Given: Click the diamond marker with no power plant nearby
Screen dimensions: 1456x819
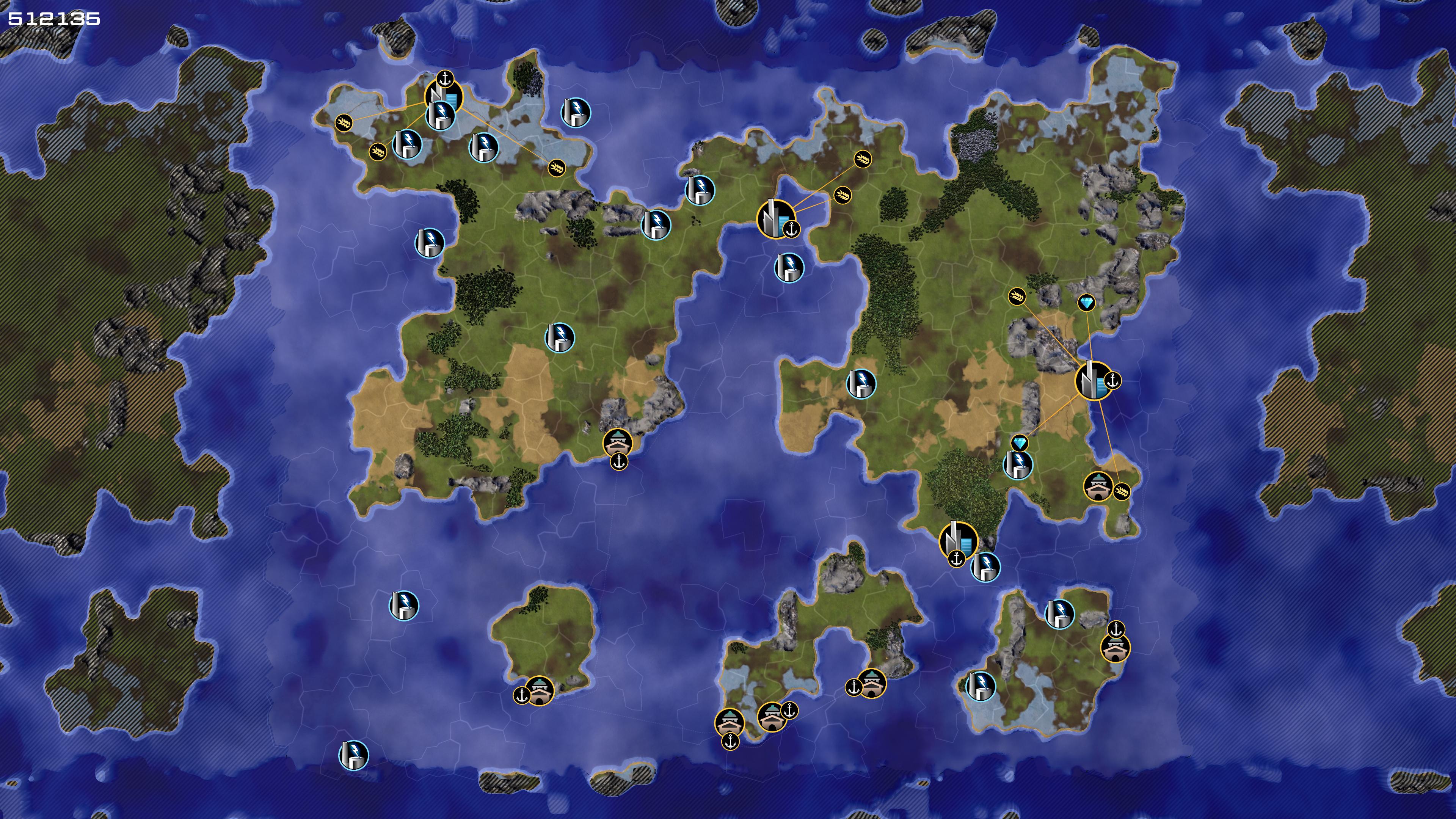Looking at the screenshot, I should 1086,303.
